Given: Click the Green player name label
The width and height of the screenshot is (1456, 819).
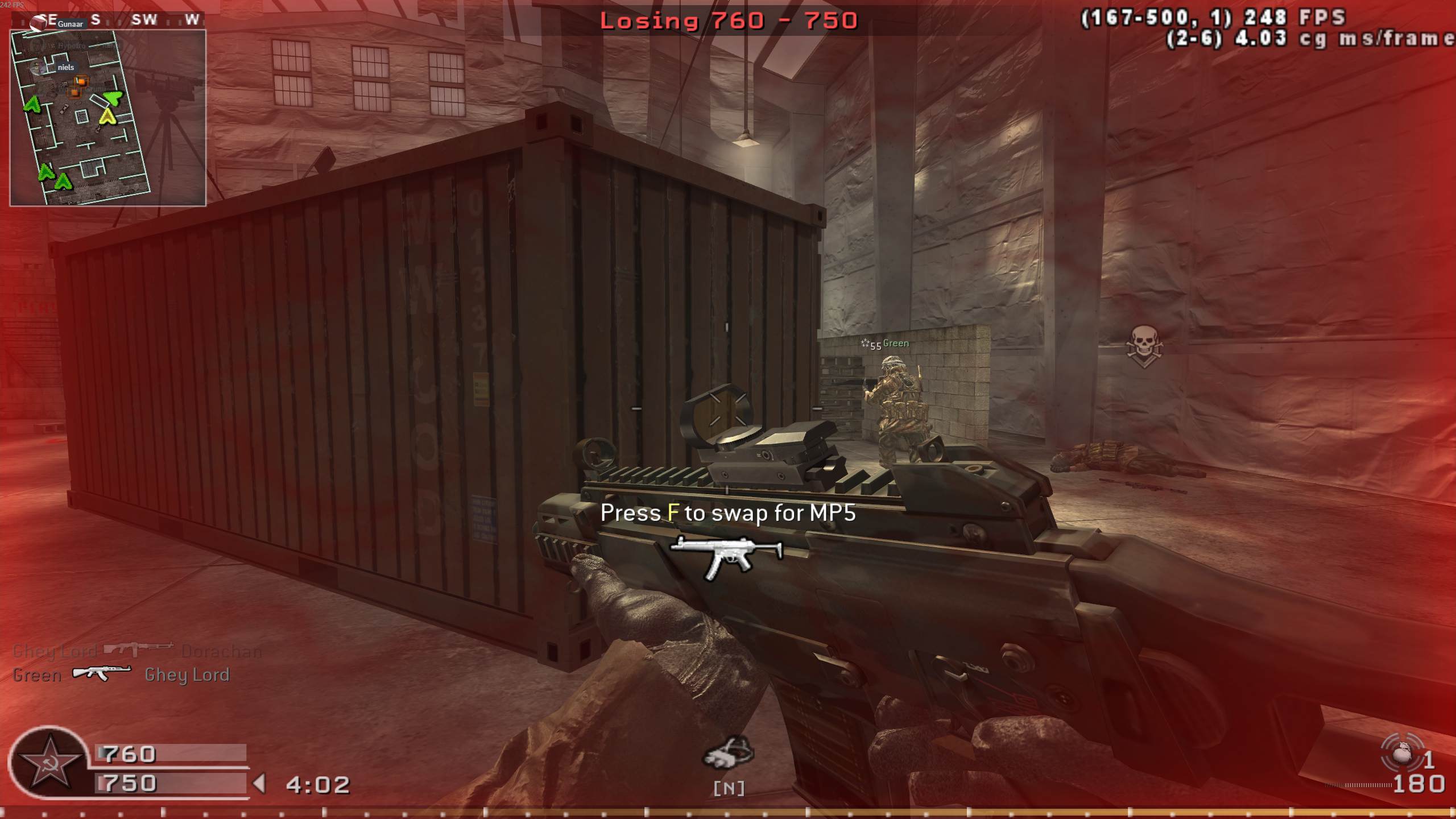Looking at the screenshot, I should [x=896, y=344].
